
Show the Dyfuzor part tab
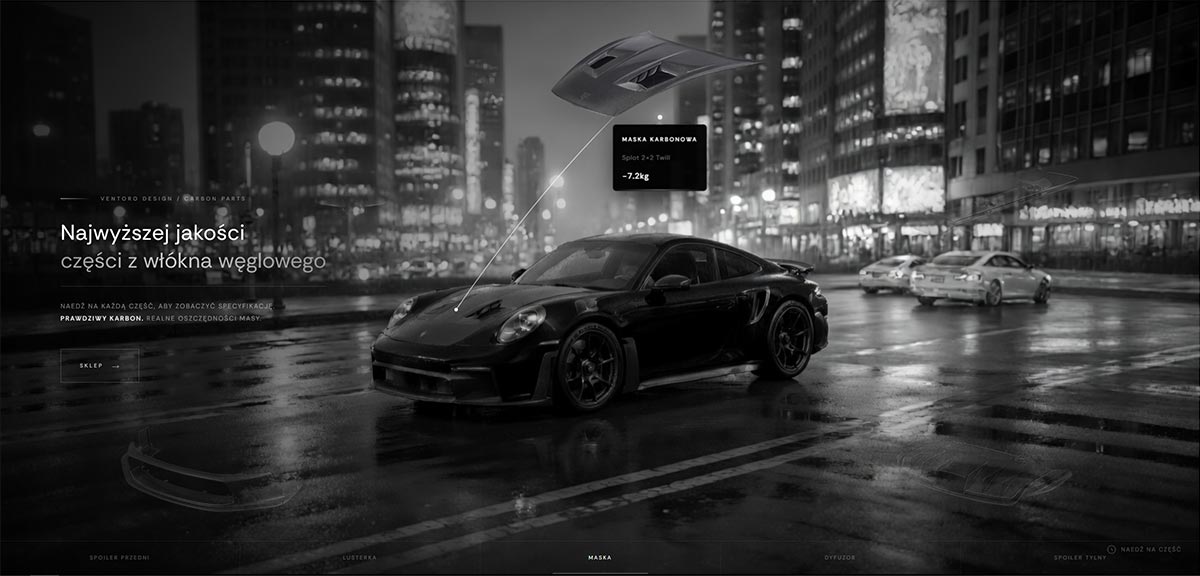click(840, 557)
